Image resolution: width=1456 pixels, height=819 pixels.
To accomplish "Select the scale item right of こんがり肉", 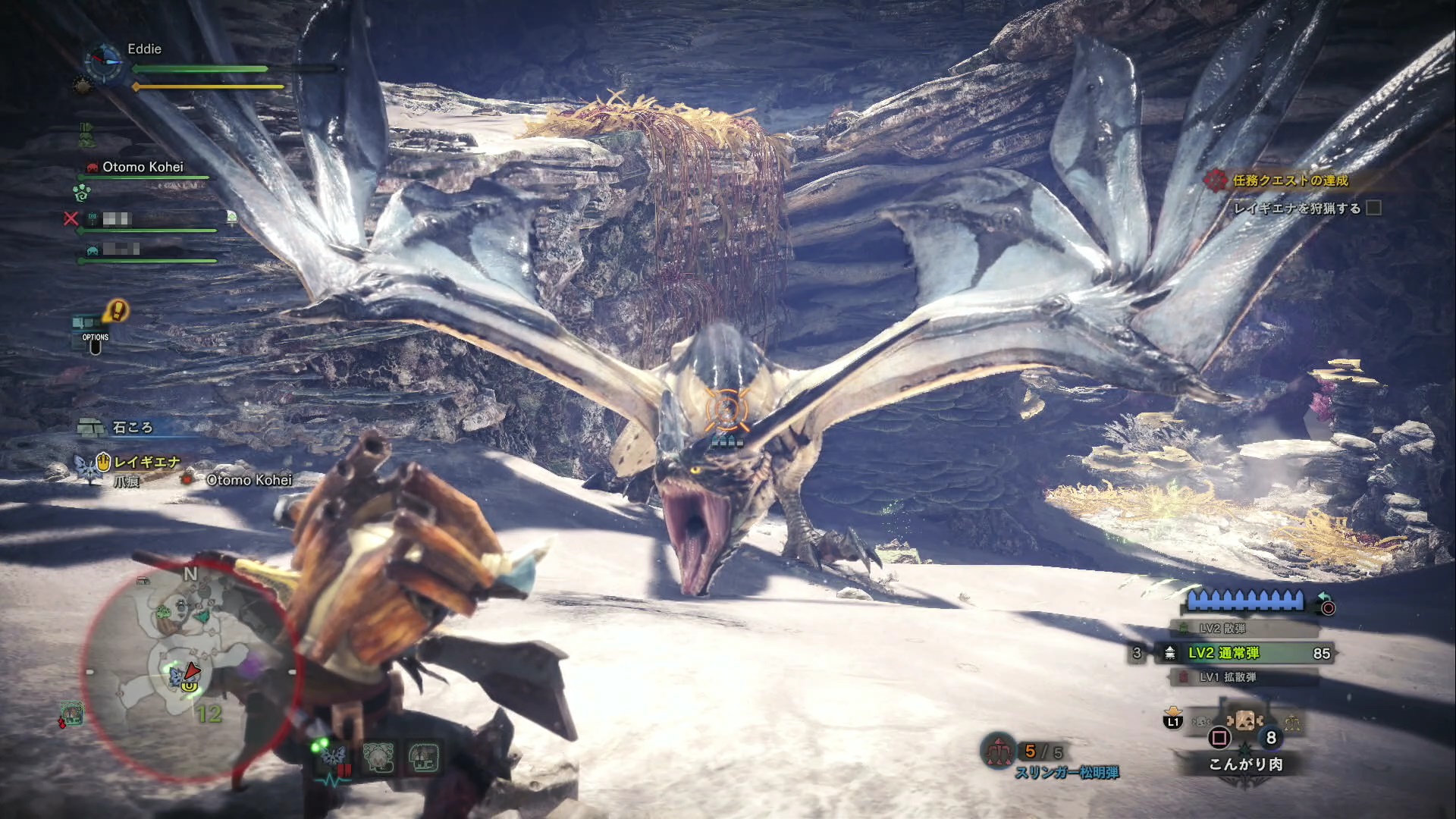I will pyautogui.click(x=1291, y=723).
